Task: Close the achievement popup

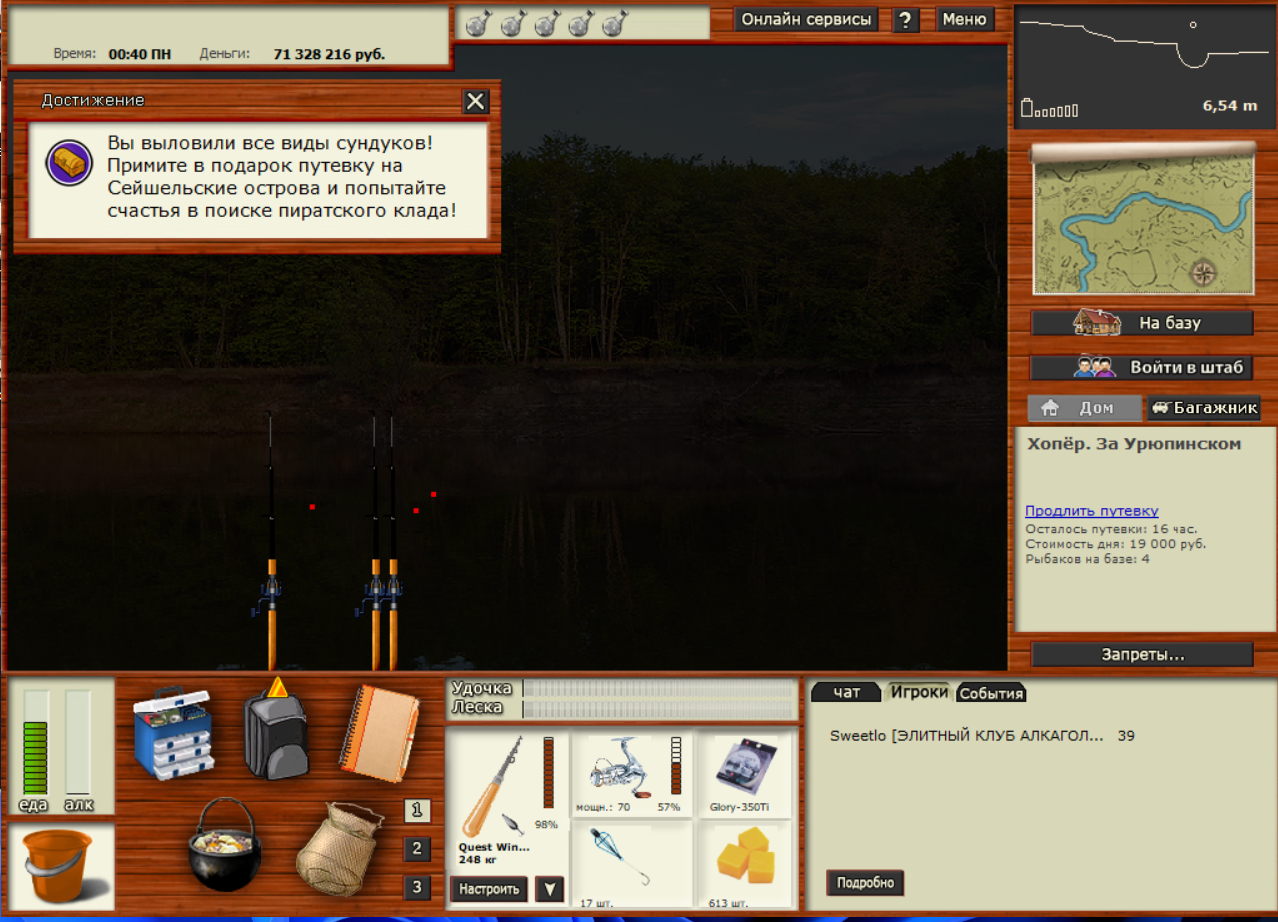Action: (x=475, y=101)
